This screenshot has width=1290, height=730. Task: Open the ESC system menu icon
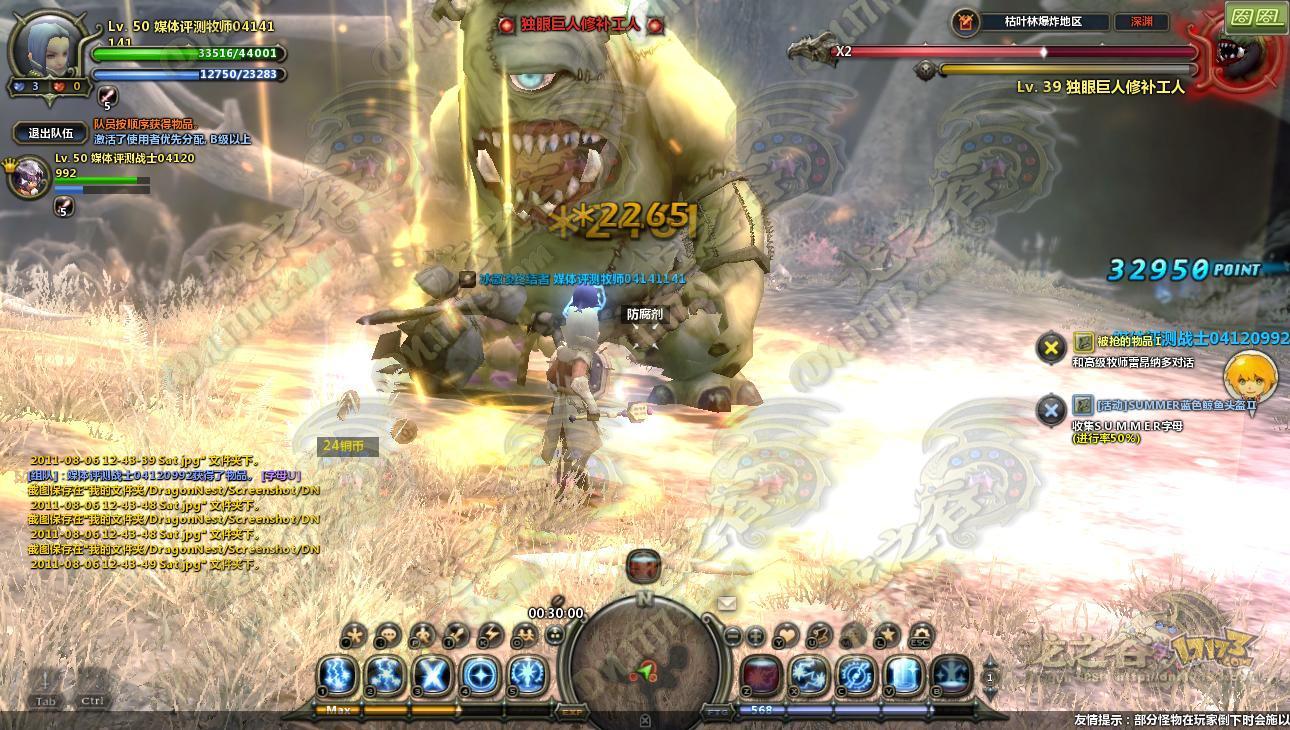pyautogui.click(x=920, y=635)
